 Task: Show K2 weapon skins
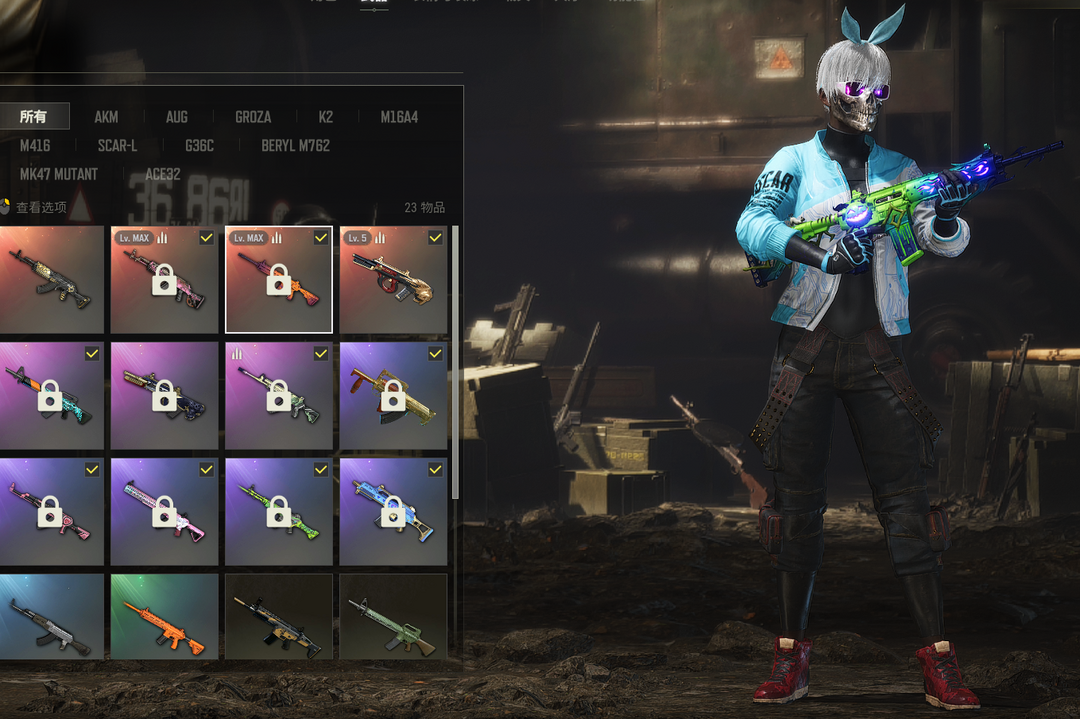point(326,117)
